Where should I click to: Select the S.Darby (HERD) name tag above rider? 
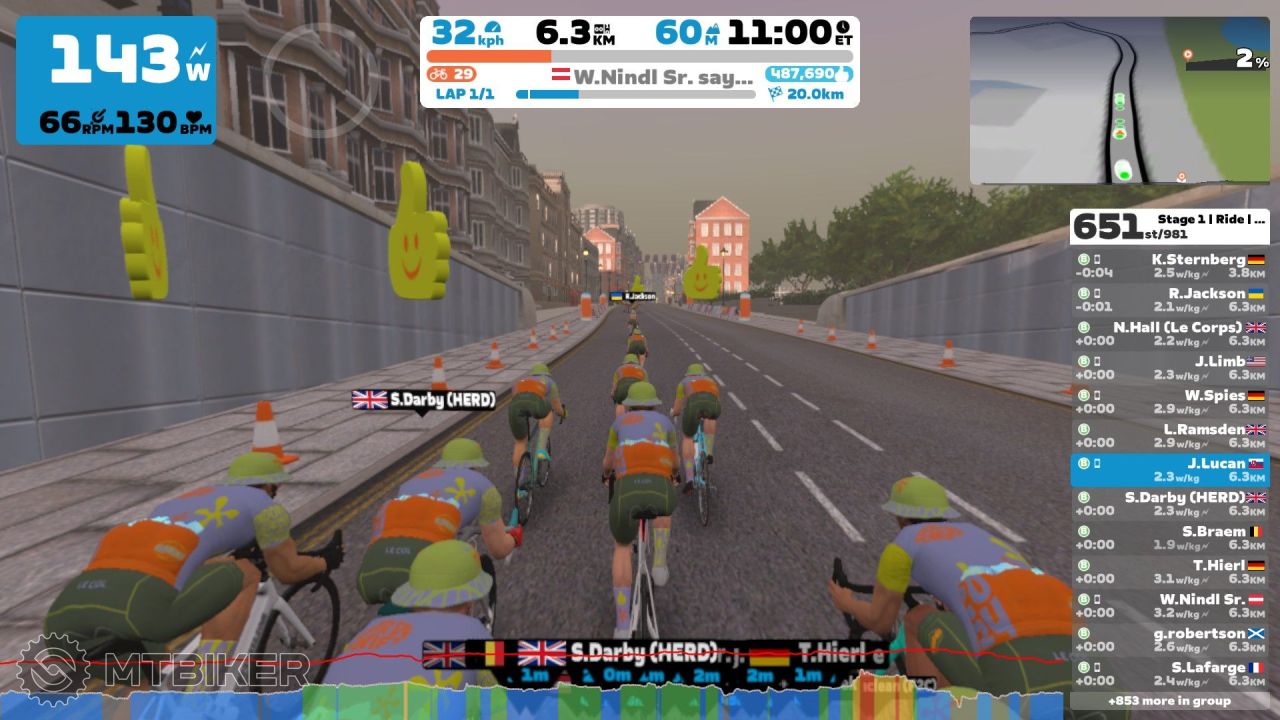tap(424, 400)
